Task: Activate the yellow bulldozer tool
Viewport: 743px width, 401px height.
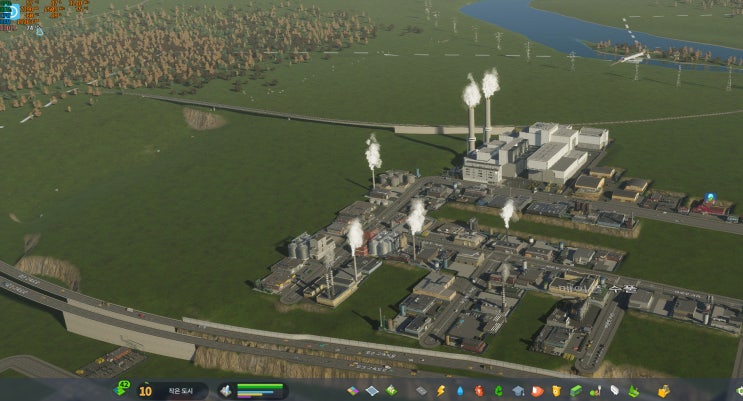Action: pos(662,390)
